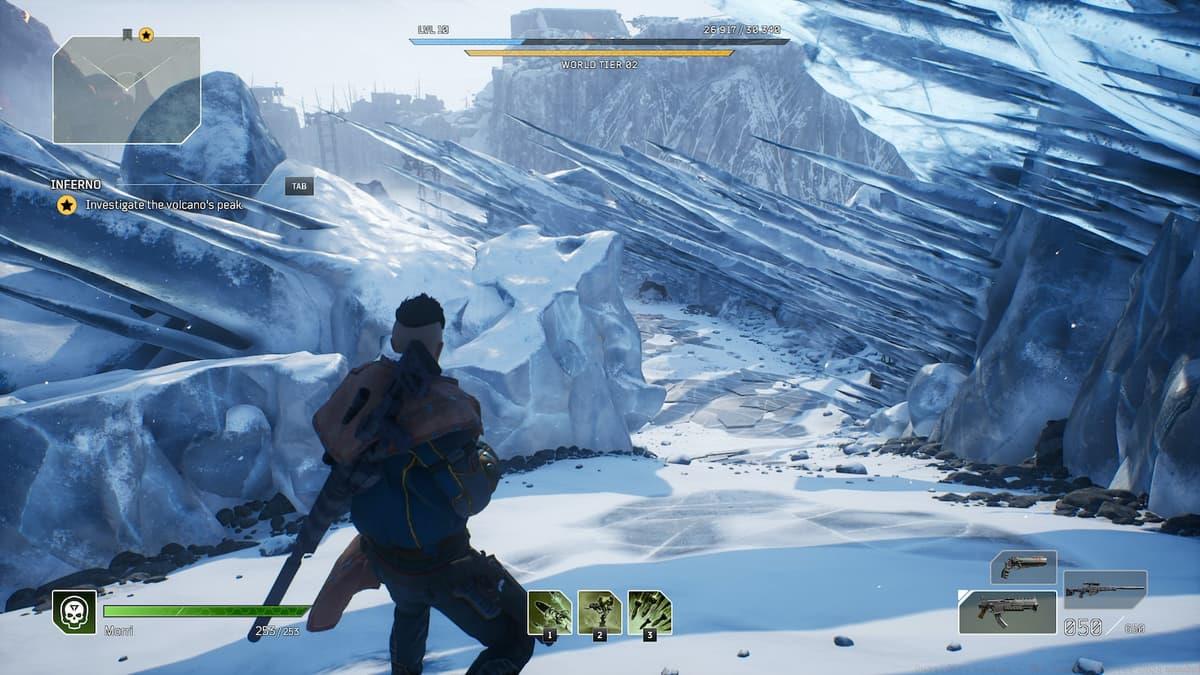Trigger the rocket barrage skill in slot 3
This screenshot has width=1200, height=675.
649,611
